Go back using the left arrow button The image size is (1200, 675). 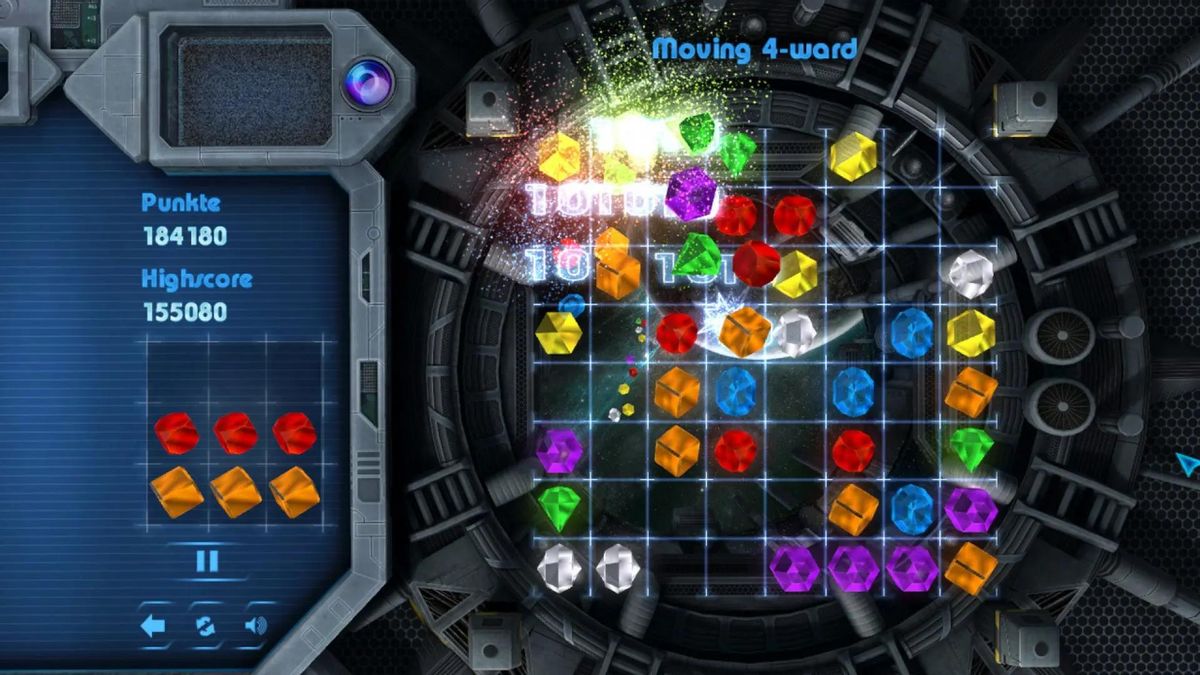153,626
